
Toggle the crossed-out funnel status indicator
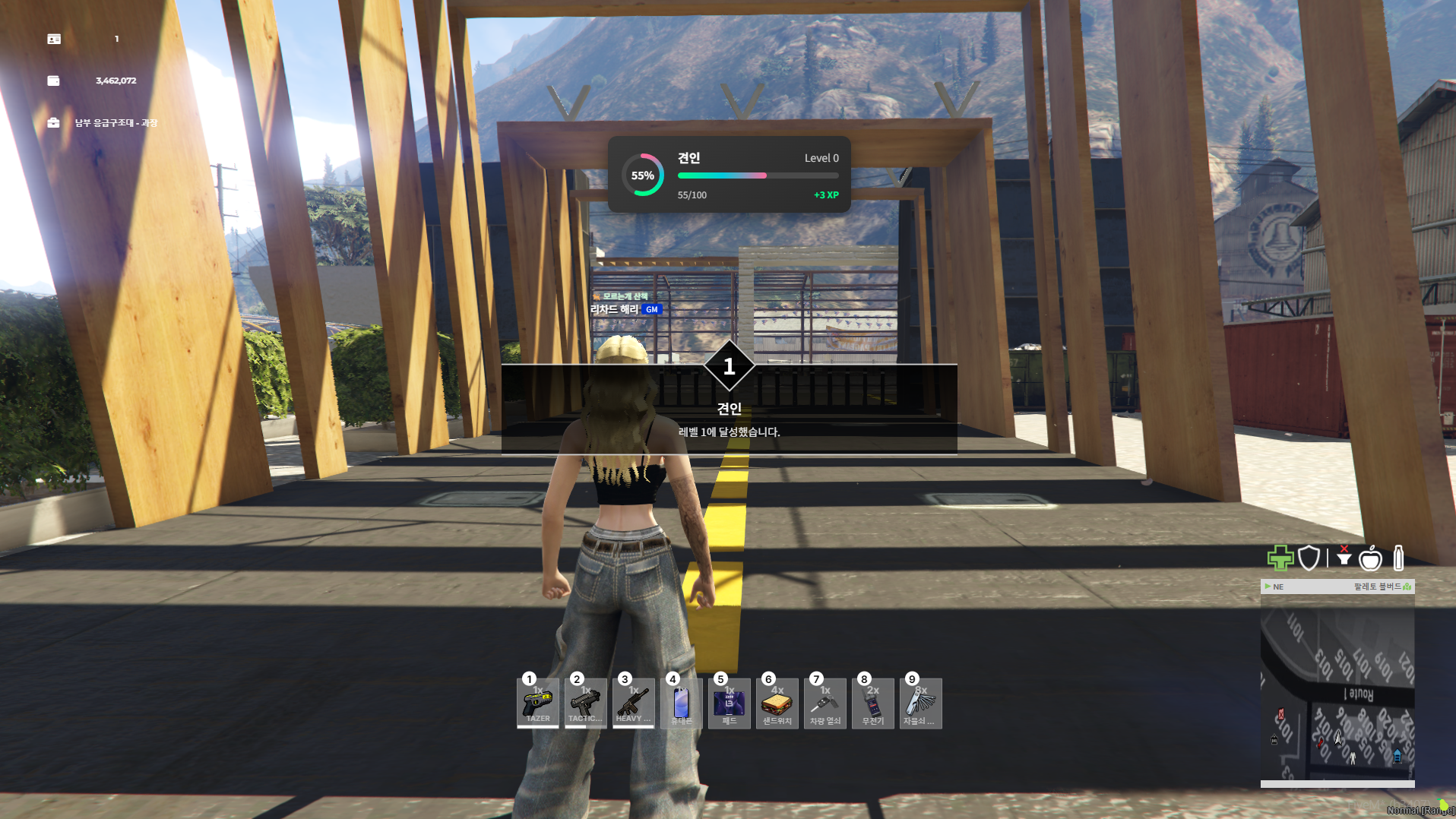click(x=1344, y=557)
